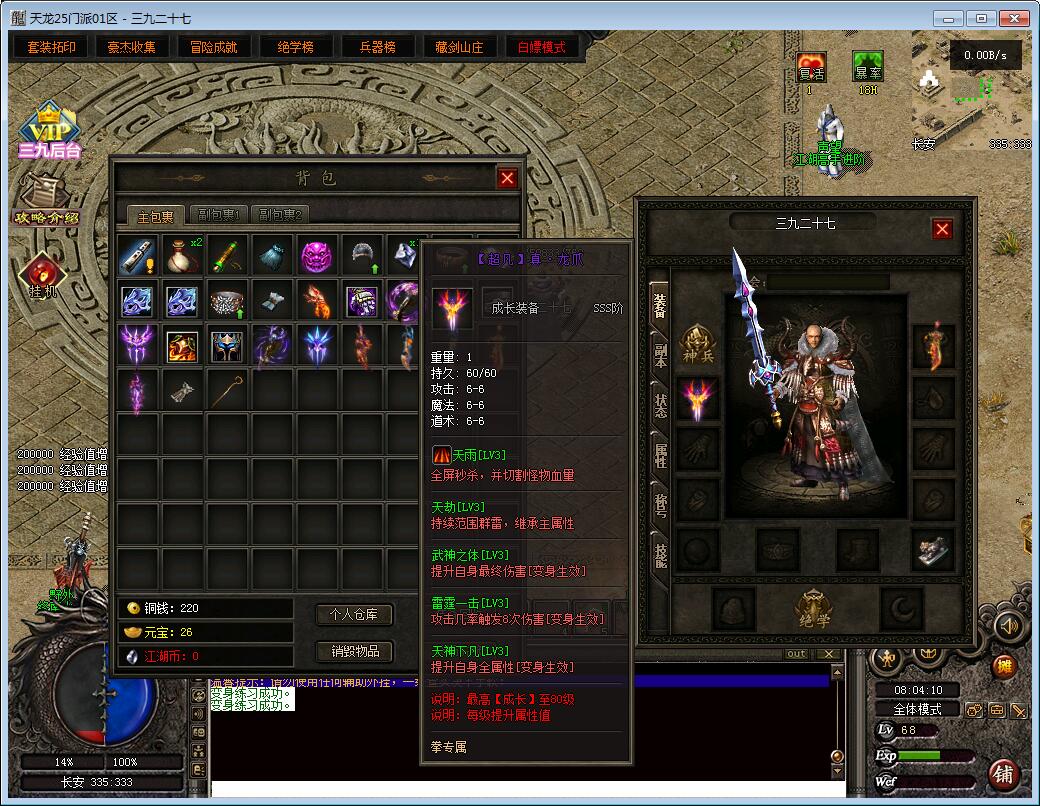
Task: Open the 状态 status tab
Action: (661, 405)
